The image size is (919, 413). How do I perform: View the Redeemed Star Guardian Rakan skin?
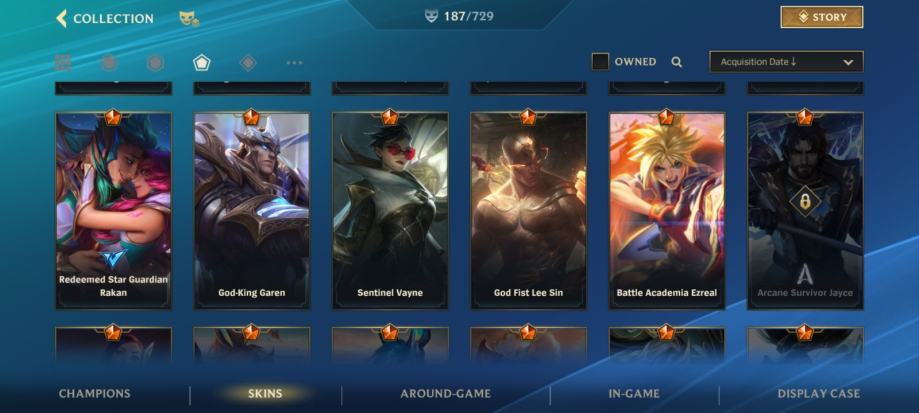pos(113,210)
